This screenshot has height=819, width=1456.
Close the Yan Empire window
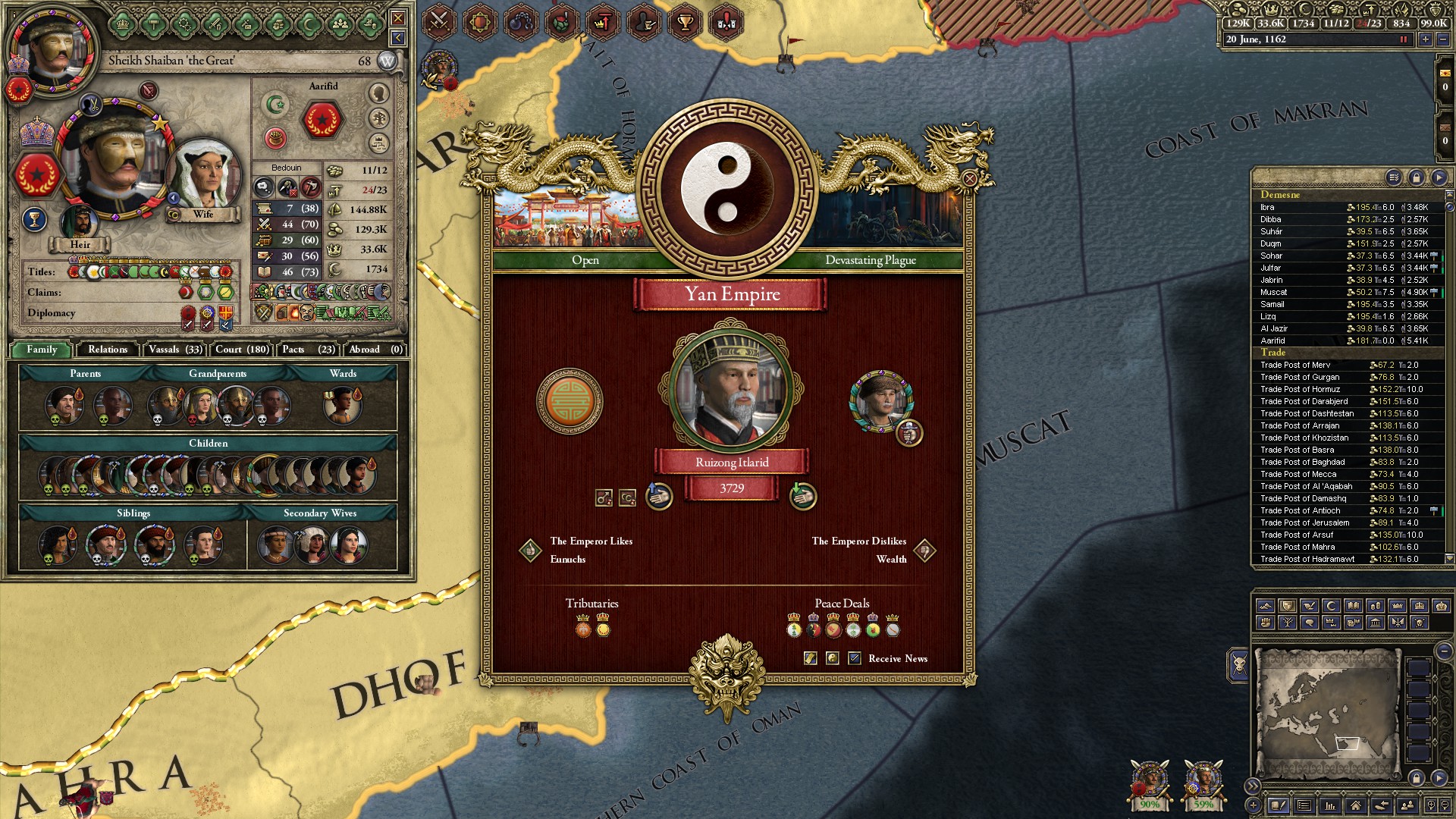pyautogui.click(x=969, y=179)
